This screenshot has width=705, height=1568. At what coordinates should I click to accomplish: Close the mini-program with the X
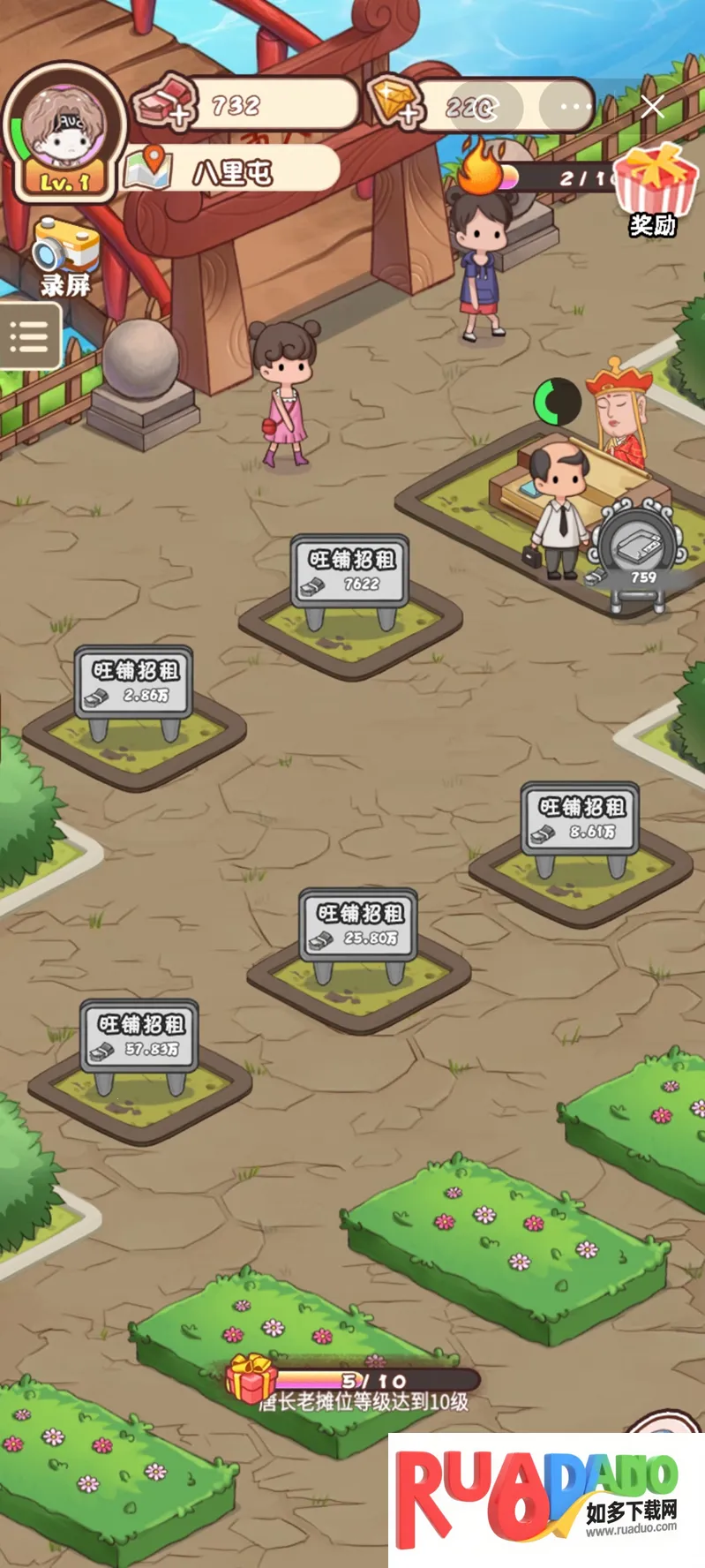[x=653, y=107]
